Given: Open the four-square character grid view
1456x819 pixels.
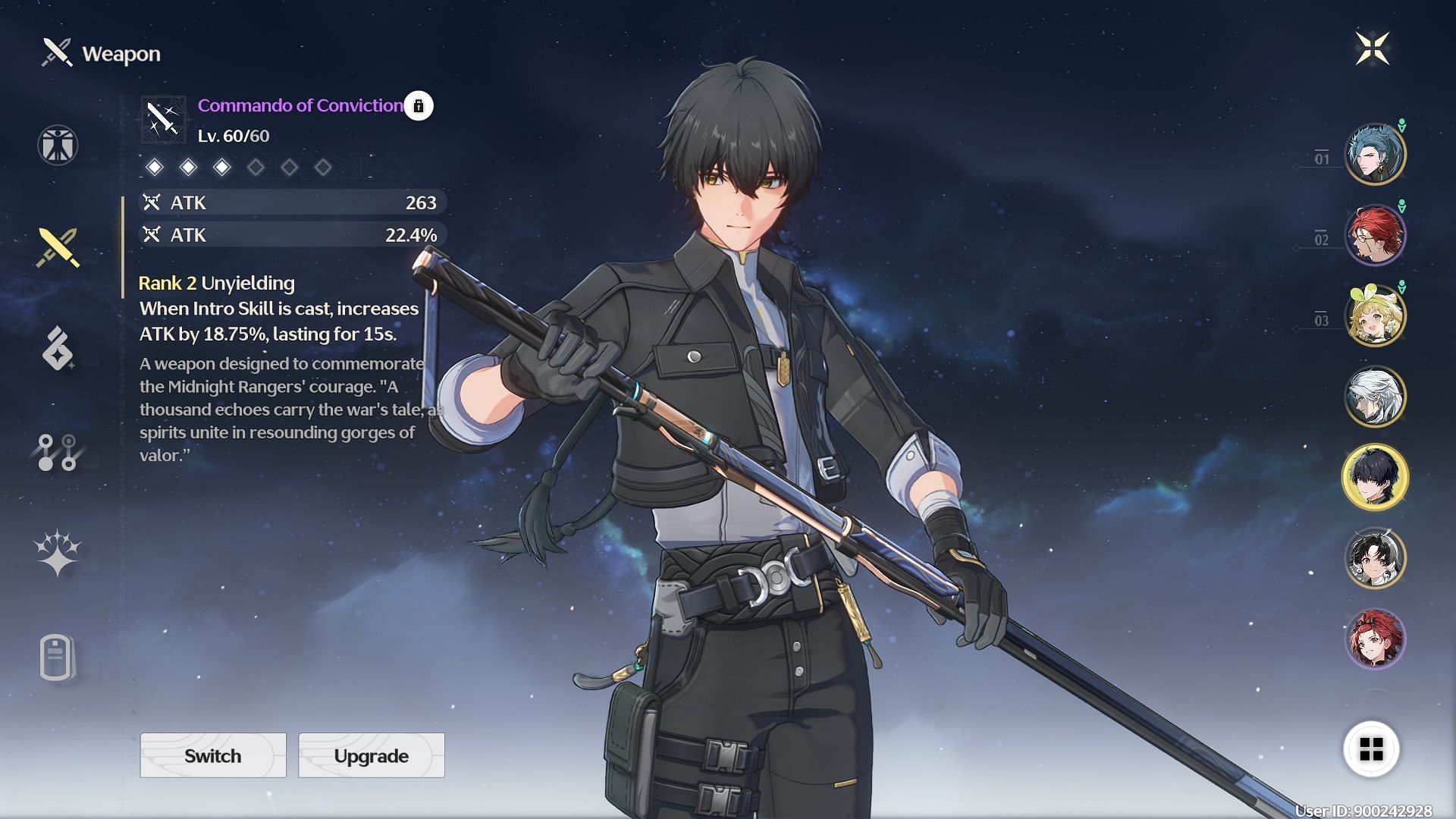Looking at the screenshot, I should point(1371,750).
